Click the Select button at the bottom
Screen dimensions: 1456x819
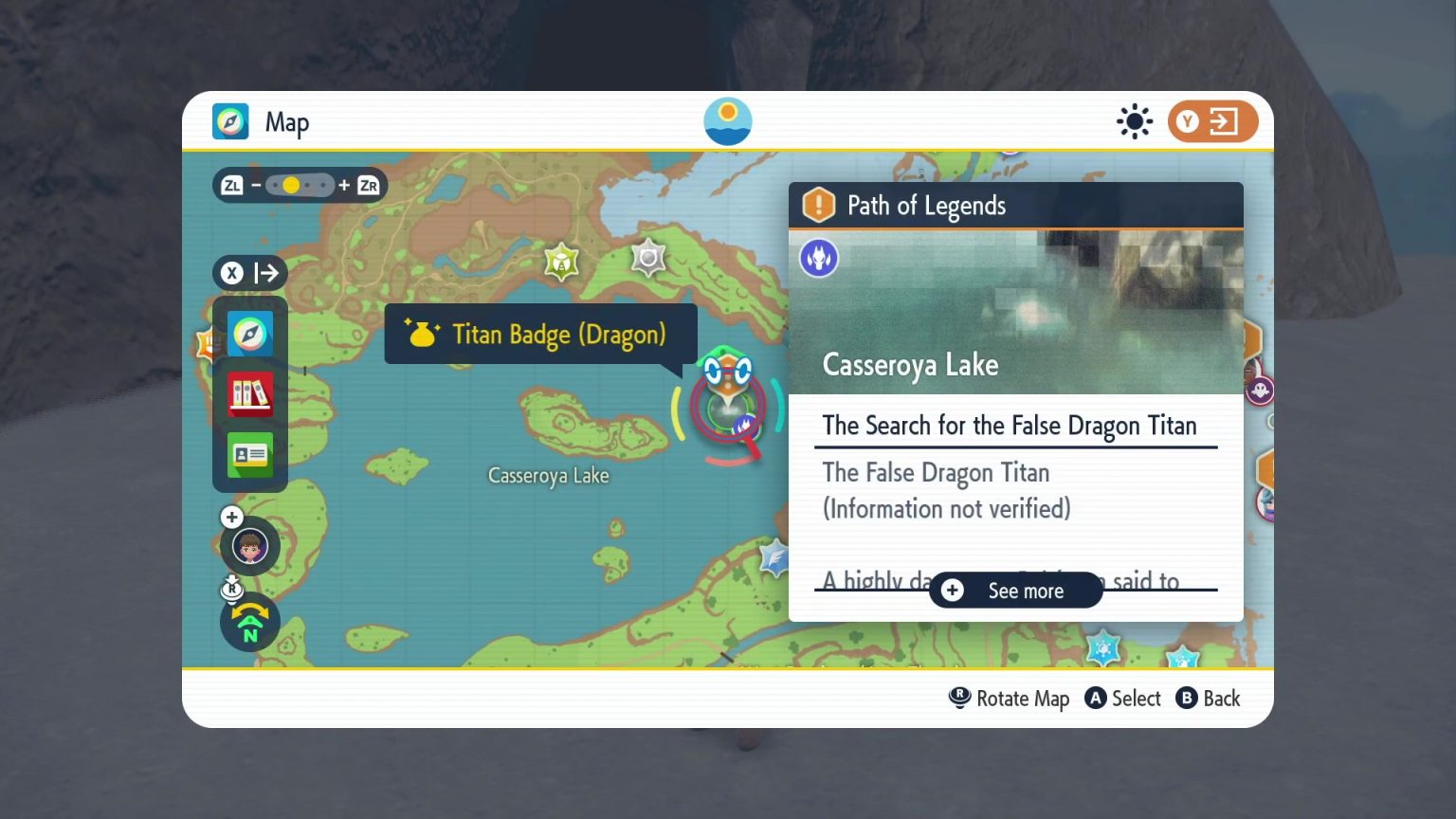pyautogui.click(x=1123, y=698)
